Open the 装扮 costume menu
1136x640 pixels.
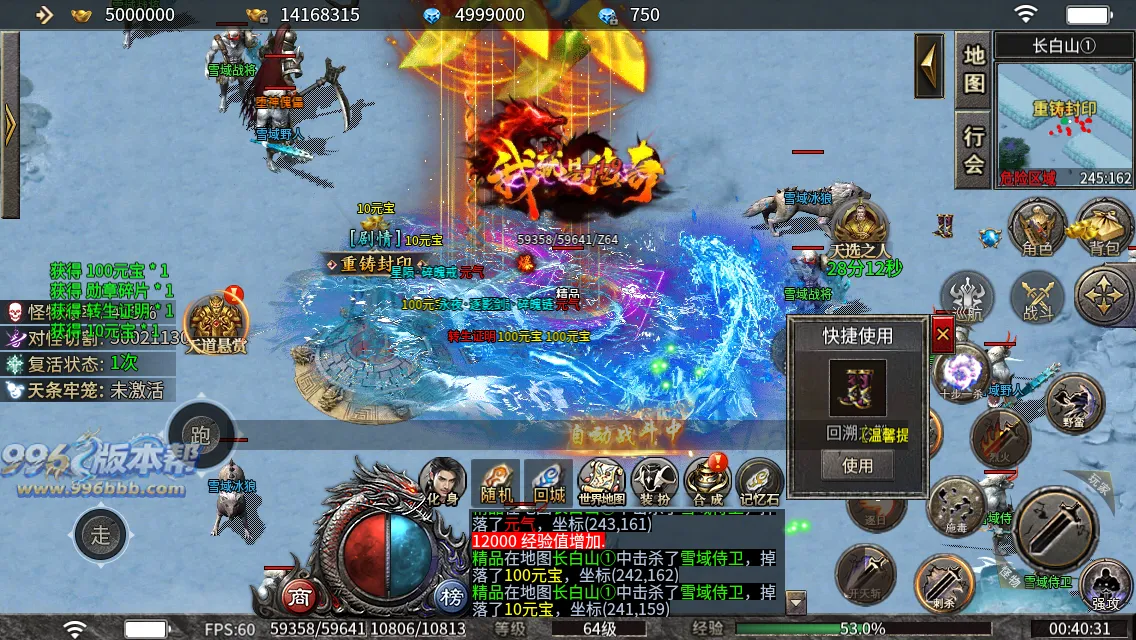(655, 483)
